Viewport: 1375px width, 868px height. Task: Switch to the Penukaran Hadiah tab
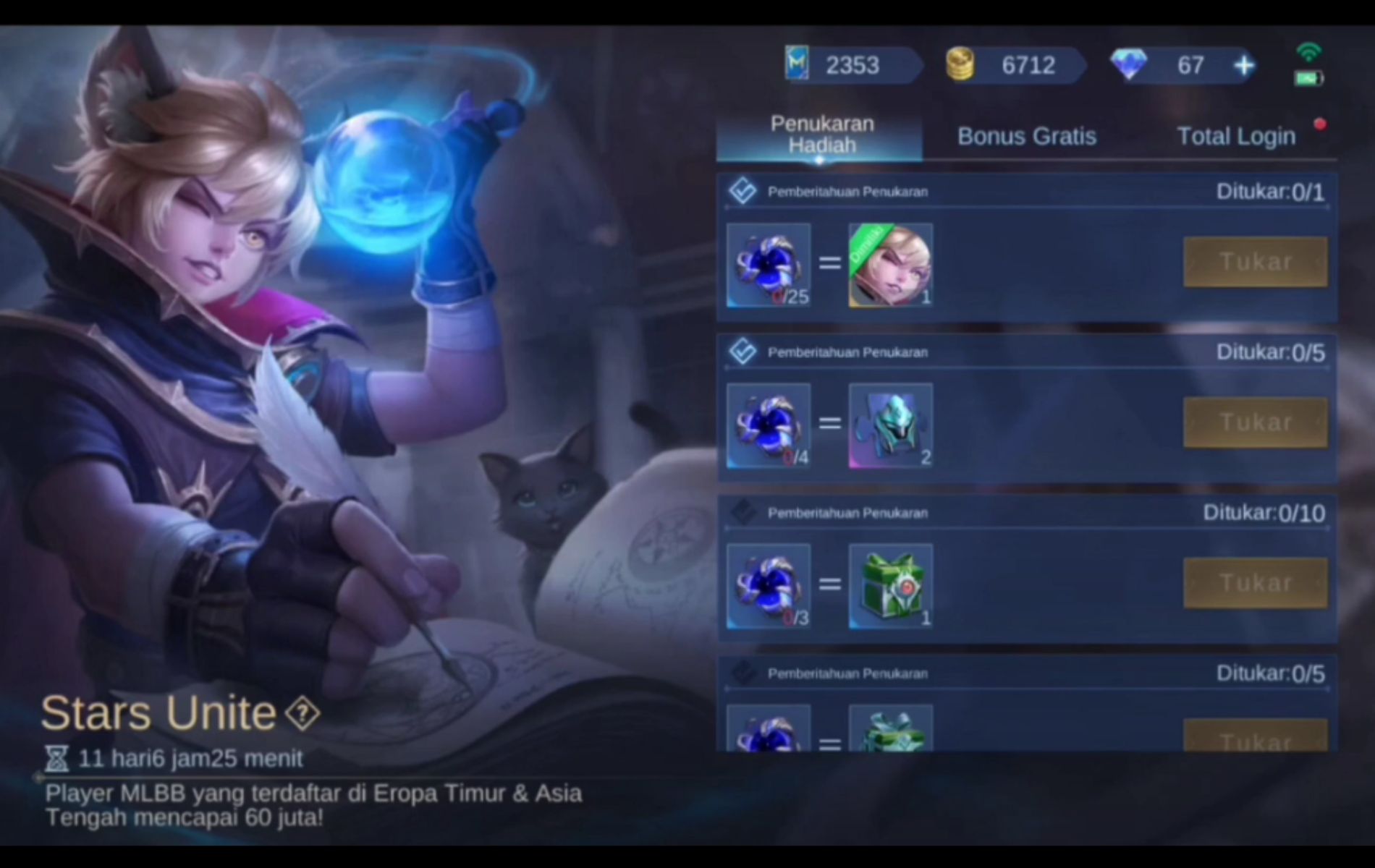pyautogui.click(x=821, y=135)
